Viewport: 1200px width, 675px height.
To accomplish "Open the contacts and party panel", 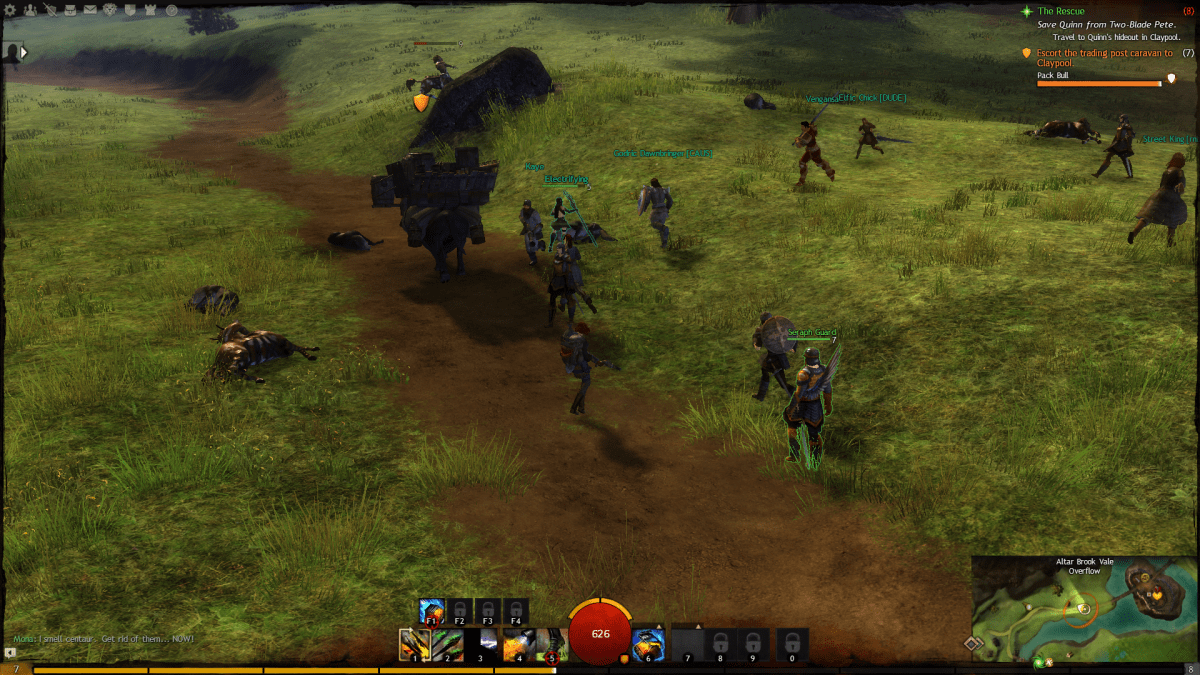I will tap(29, 10).
